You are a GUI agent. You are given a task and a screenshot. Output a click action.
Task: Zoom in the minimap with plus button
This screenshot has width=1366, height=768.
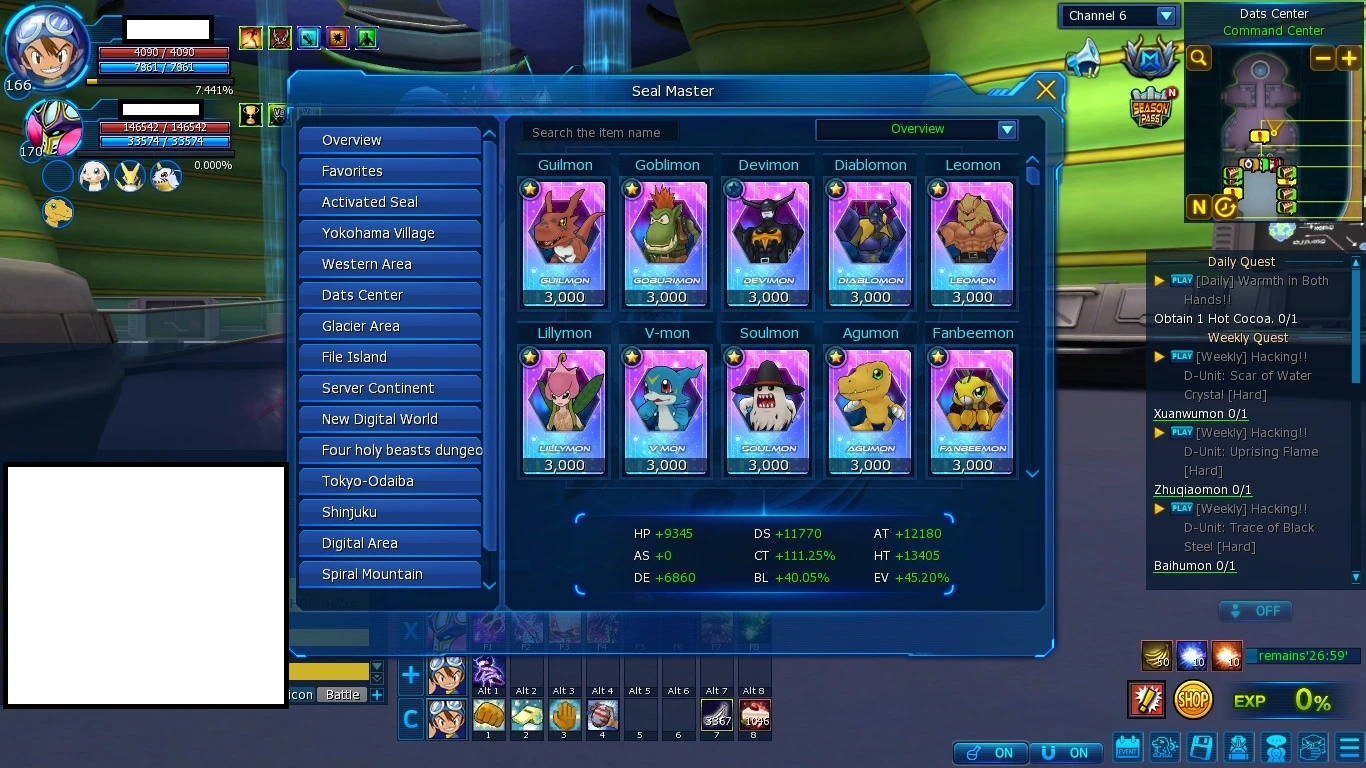point(1349,59)
